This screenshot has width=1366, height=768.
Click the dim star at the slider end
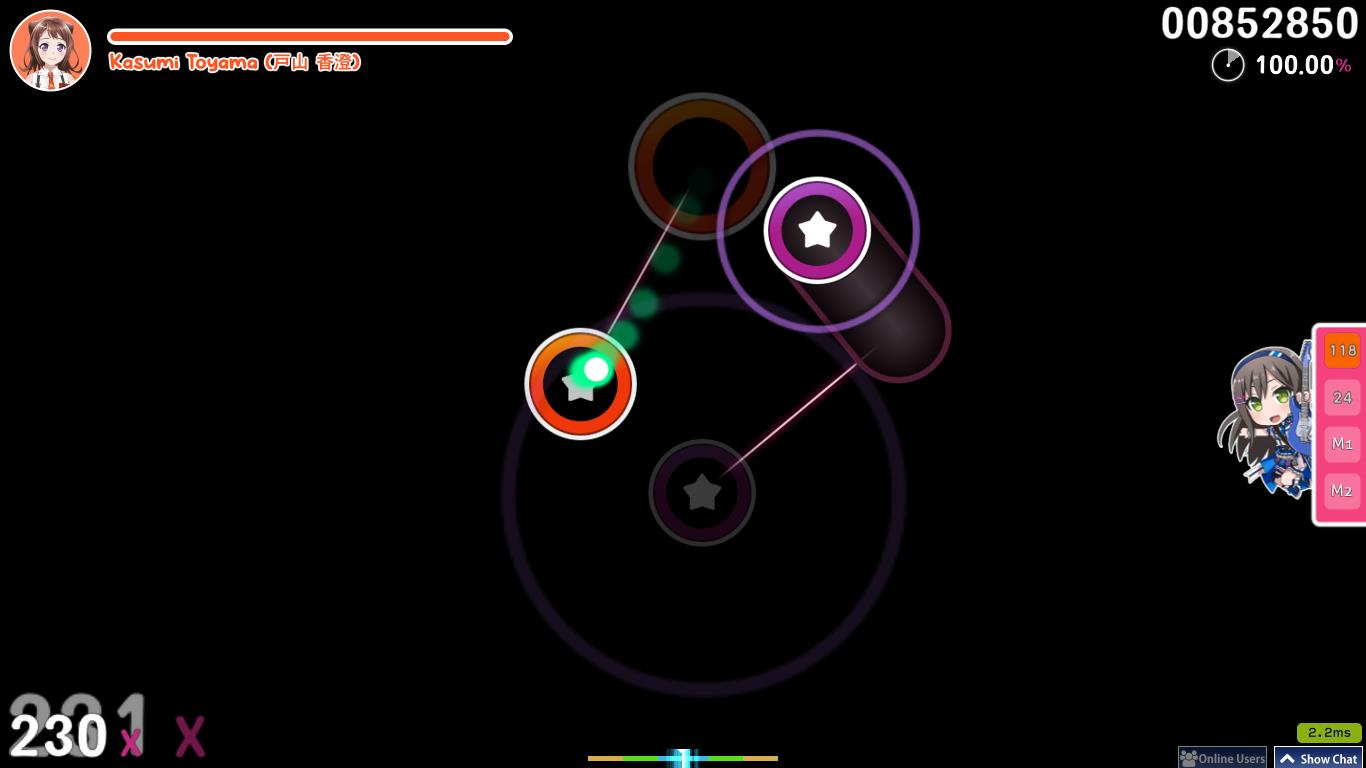702,491
